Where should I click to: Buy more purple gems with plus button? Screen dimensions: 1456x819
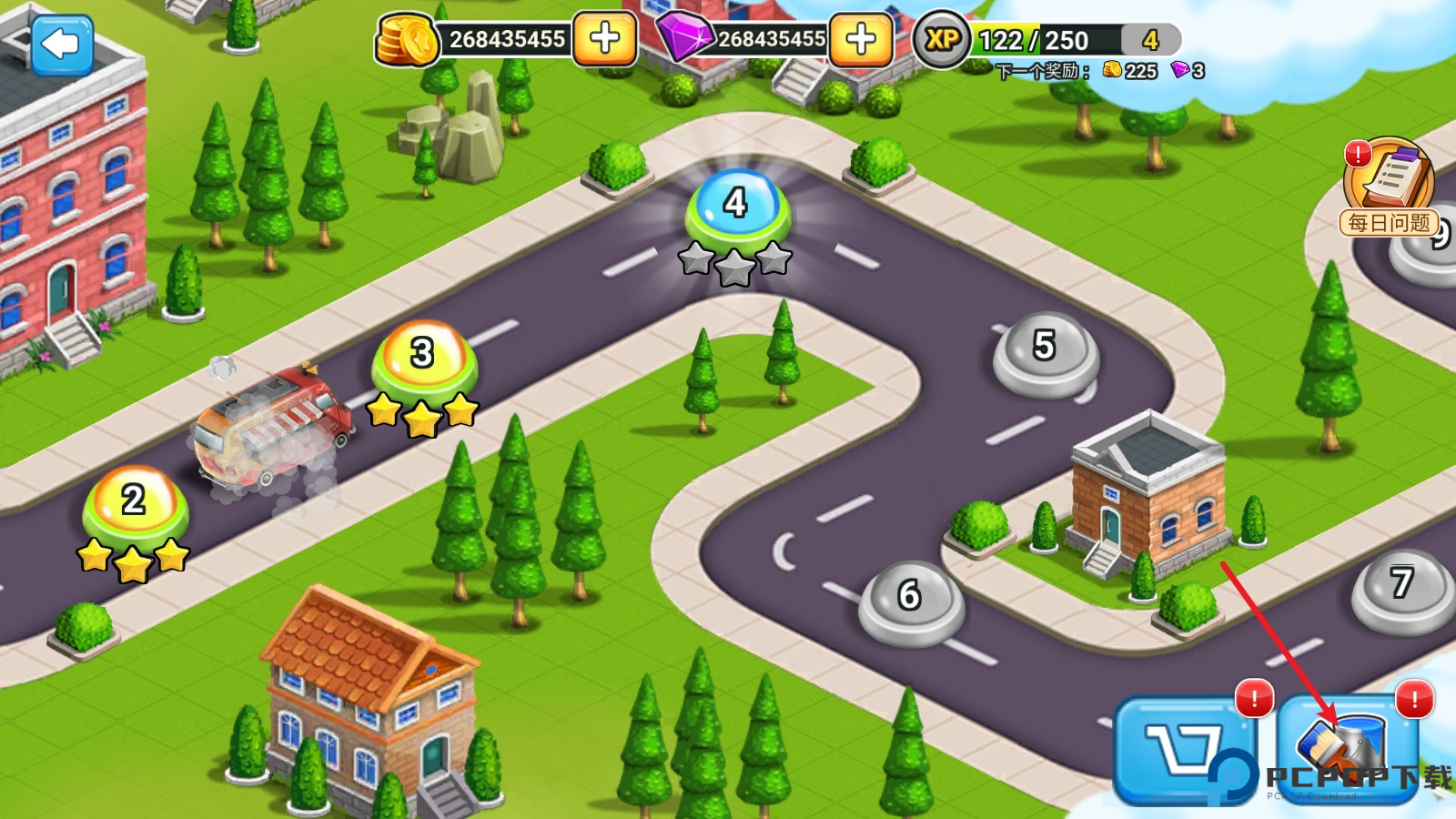pos(860,39)
